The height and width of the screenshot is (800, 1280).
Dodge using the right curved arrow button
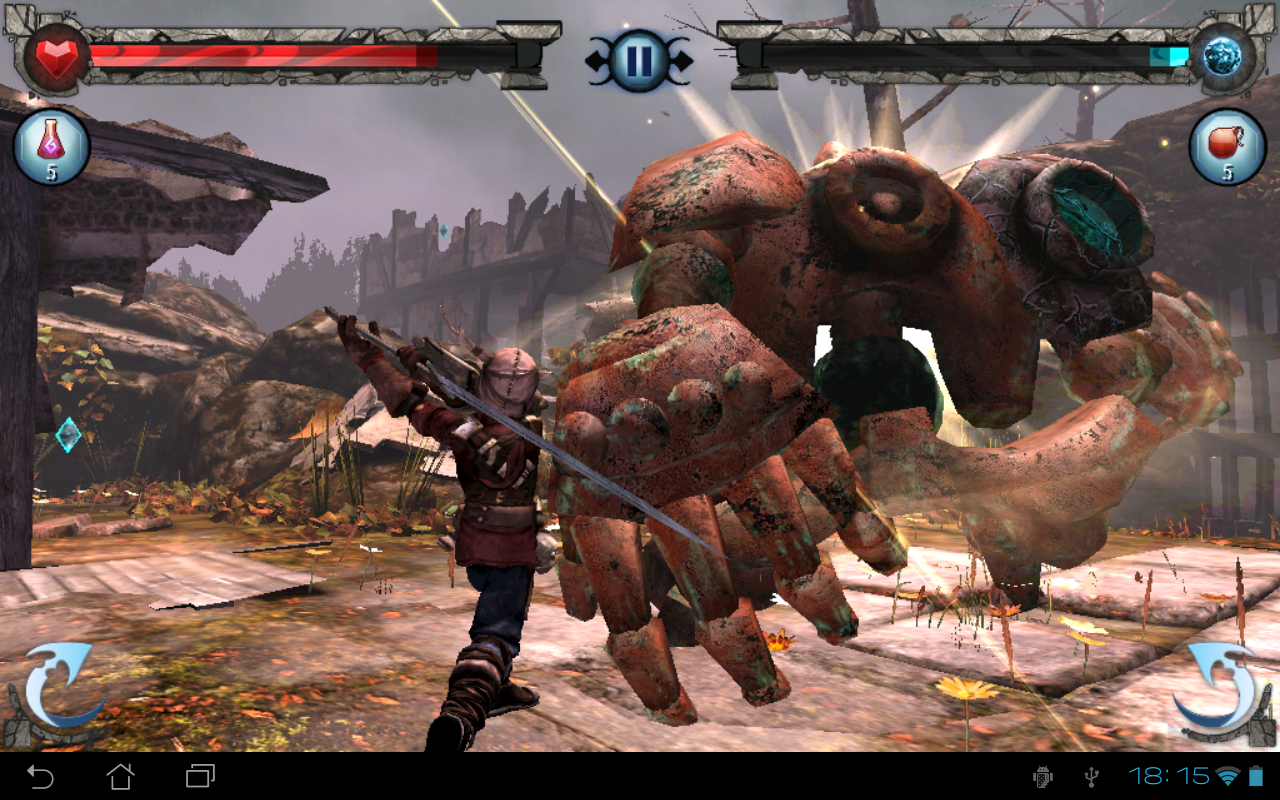pyautogui.click(x=1222, y=690)
